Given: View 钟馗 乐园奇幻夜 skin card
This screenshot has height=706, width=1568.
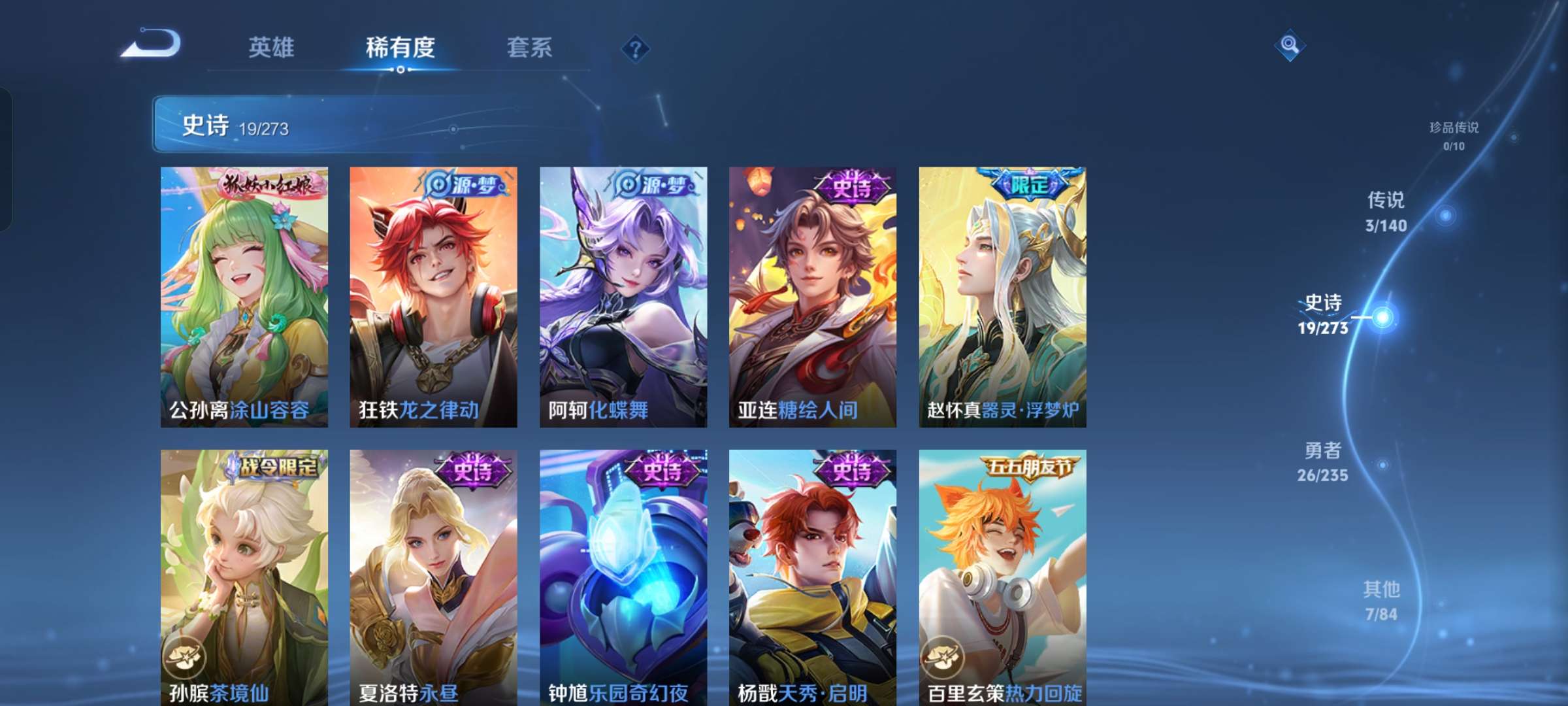Looking at the screenshot, I should click(623, 577).
